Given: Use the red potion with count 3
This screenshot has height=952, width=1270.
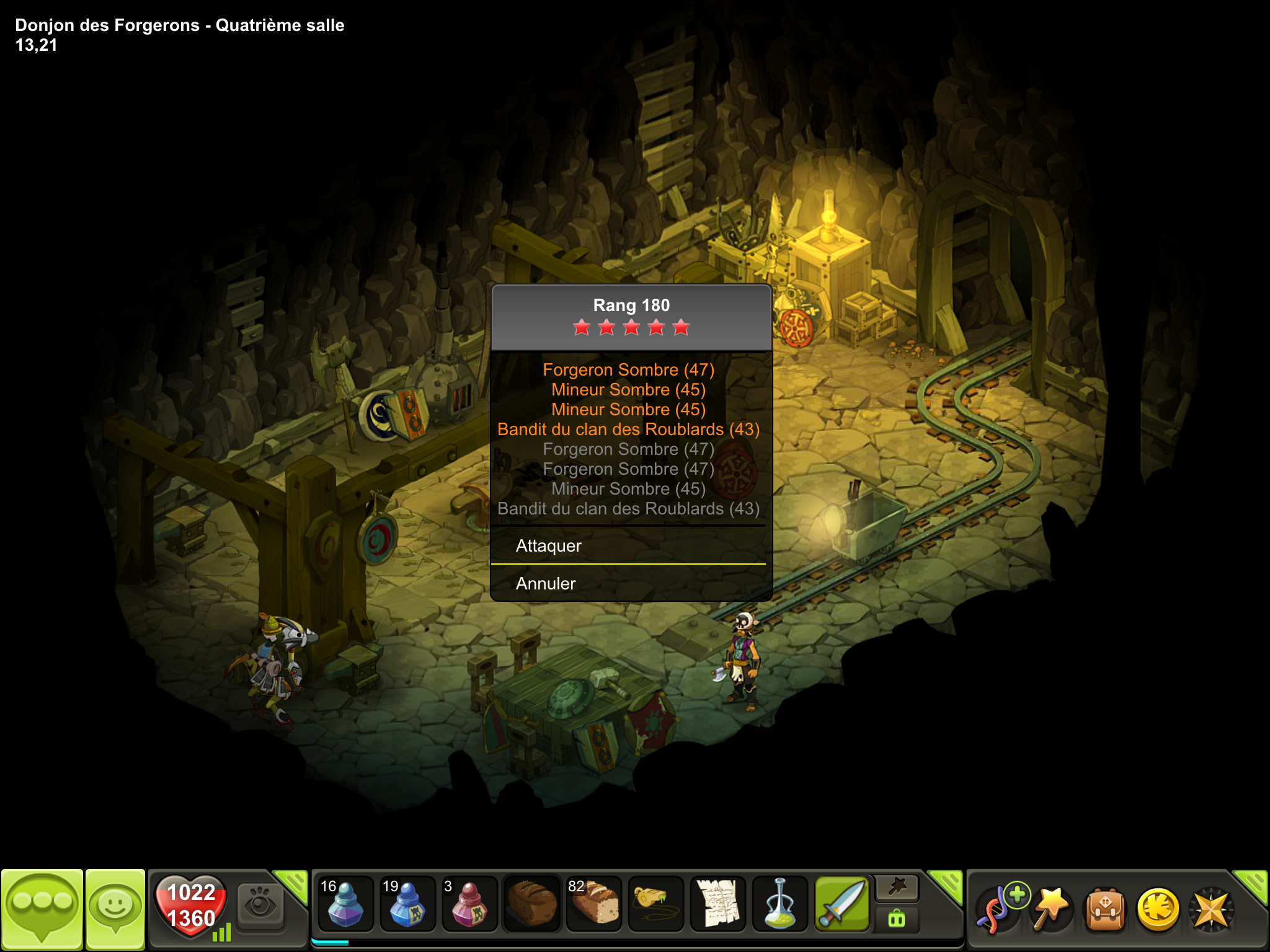Looking at the screenshot, I should click(x=469, y=904).
